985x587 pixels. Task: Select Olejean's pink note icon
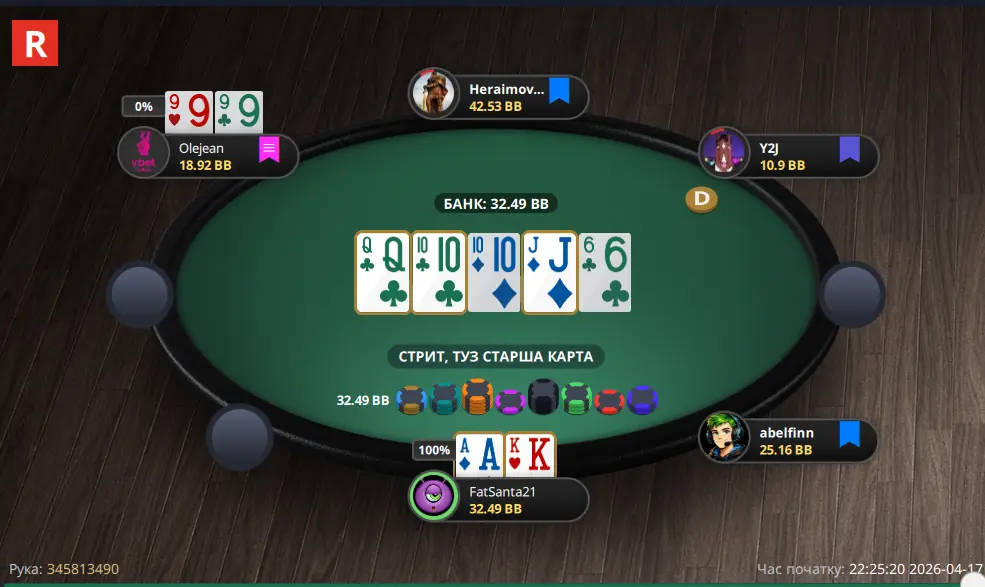(x=269, y=150)
